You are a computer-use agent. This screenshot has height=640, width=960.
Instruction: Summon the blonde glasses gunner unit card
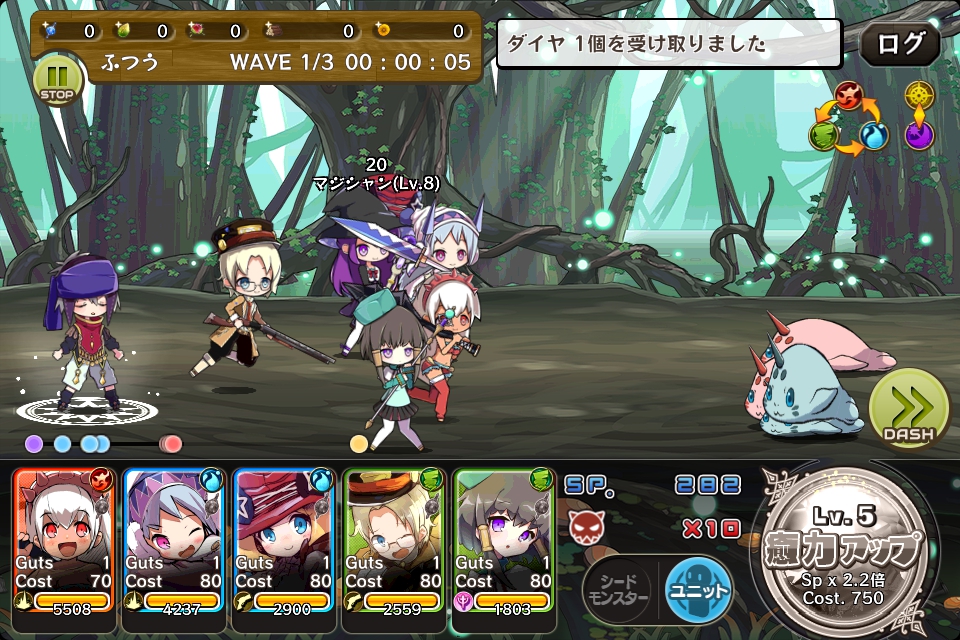coord(395,539)
